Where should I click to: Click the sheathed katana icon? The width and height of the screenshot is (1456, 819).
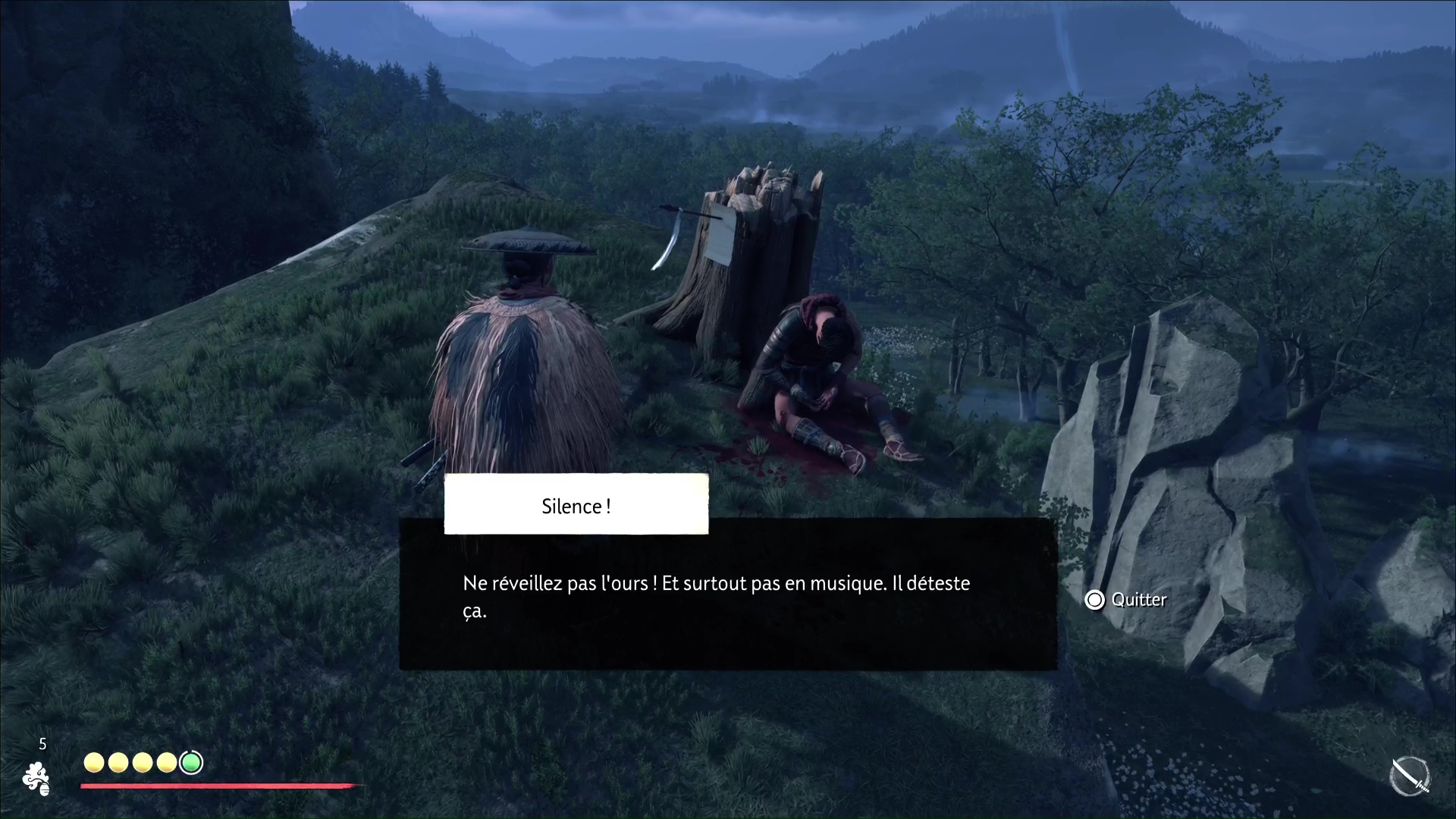pyautogui.click(x=1410, y=777)
